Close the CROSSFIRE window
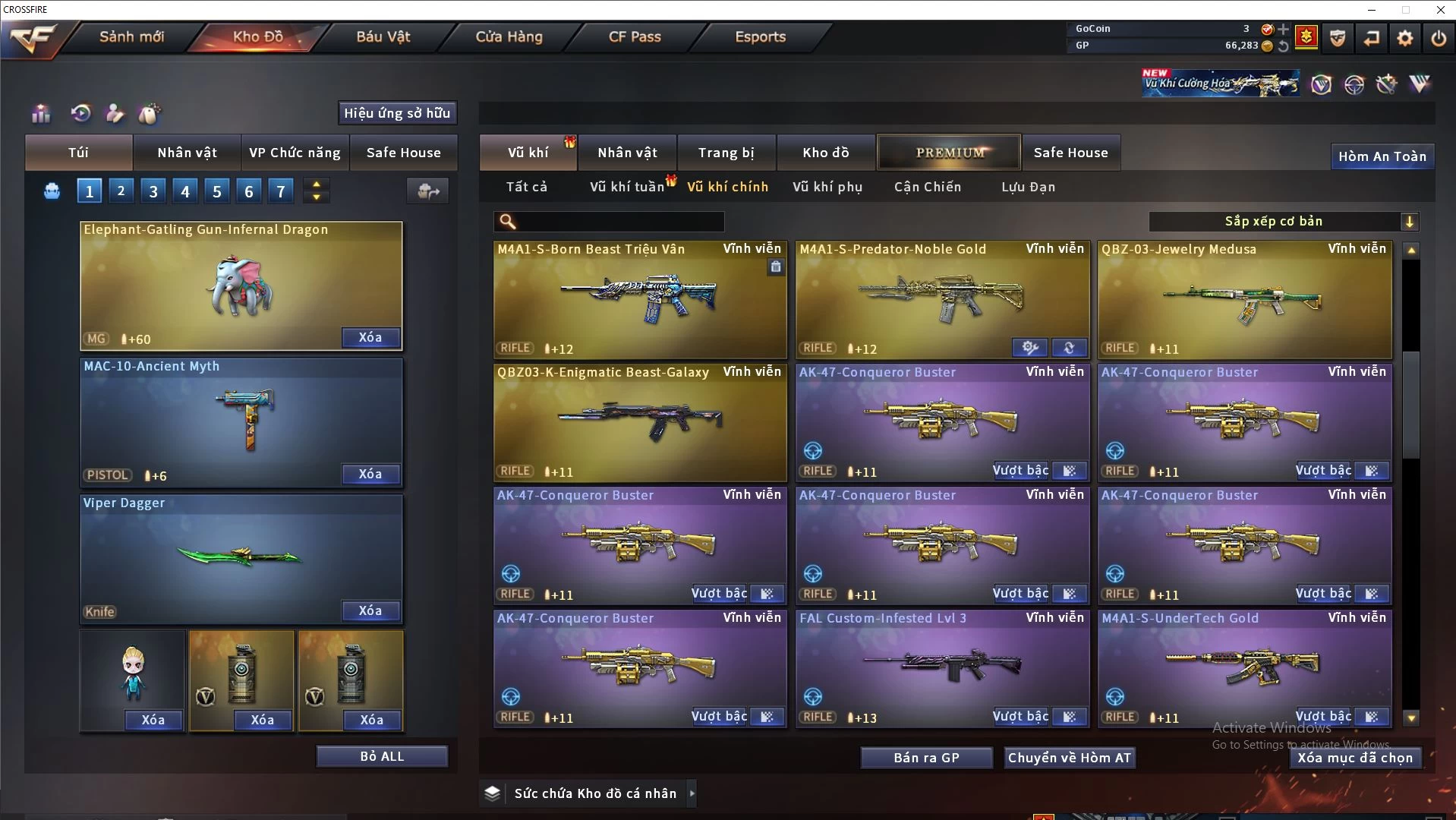1456x820 pixels. (1440, 10)
